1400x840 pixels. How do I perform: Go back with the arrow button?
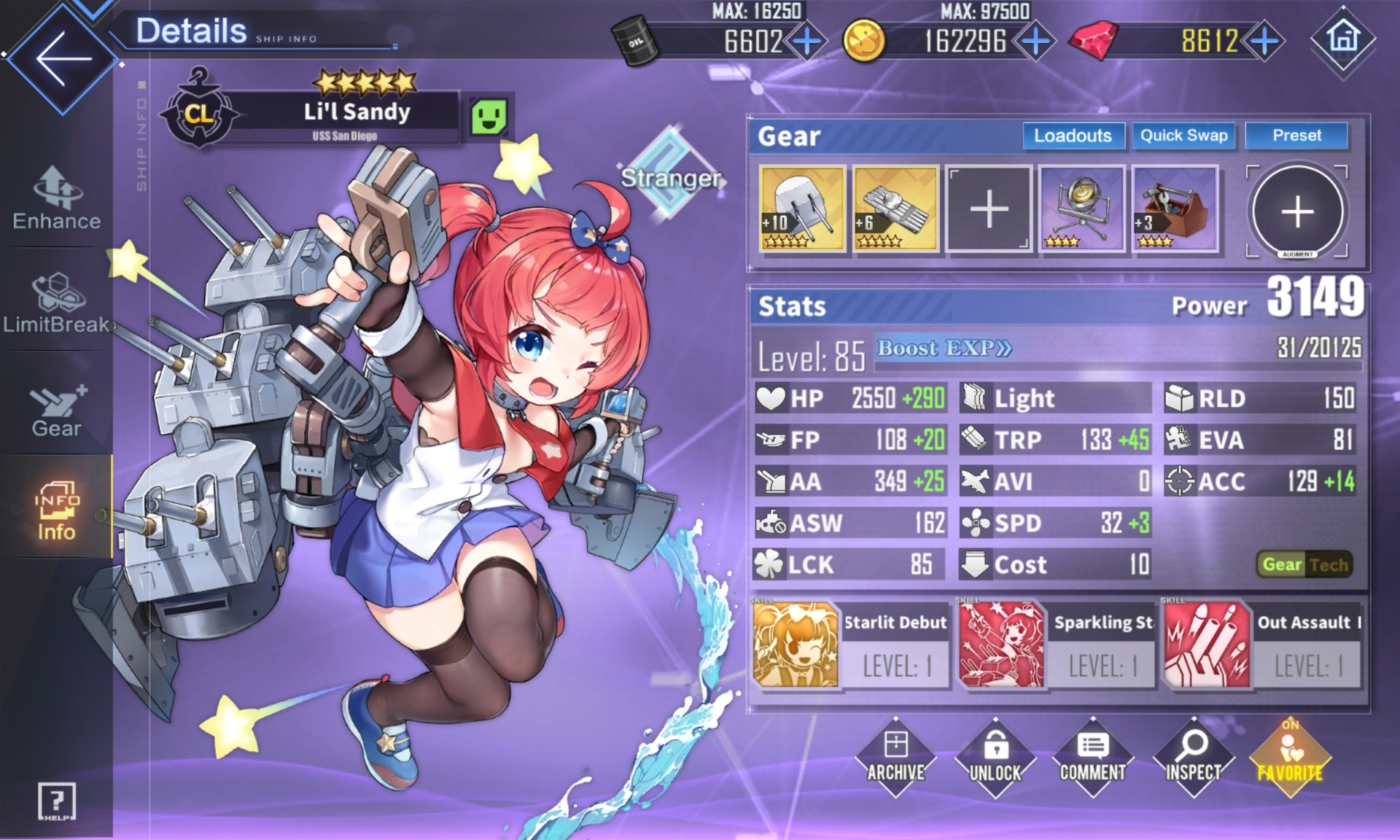pyautogui.click(x=63, y=58)
